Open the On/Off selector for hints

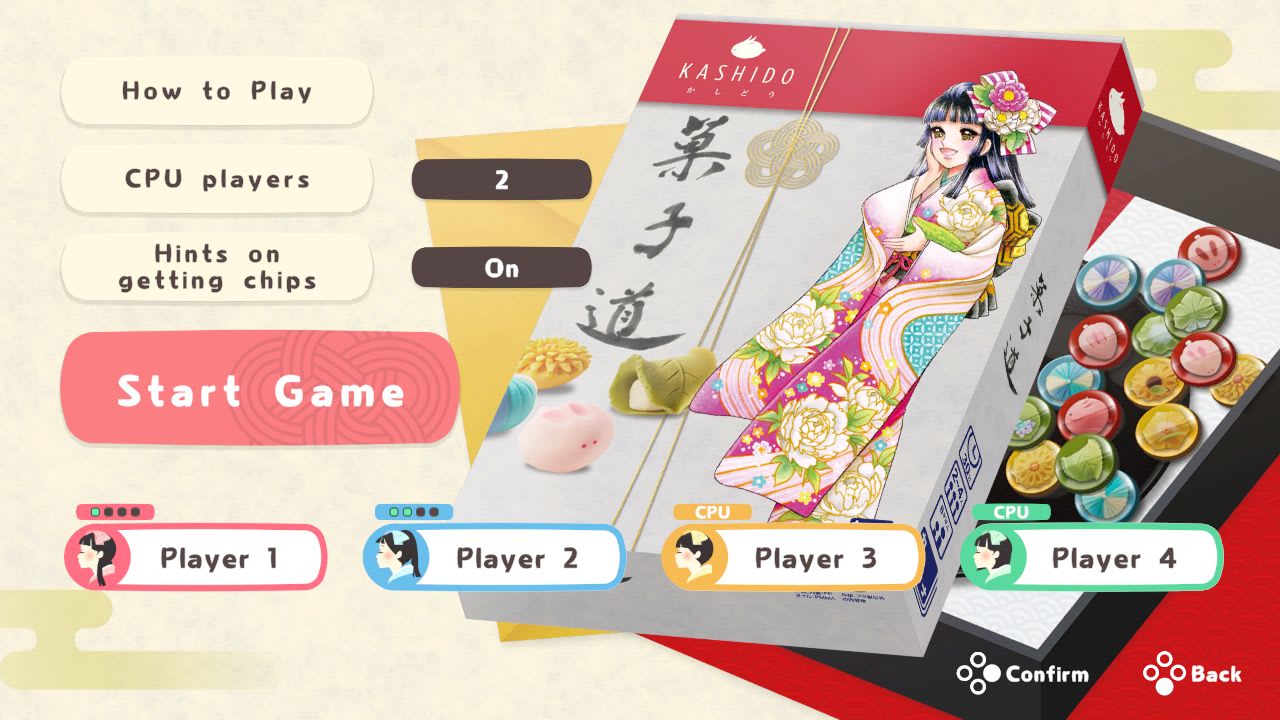click(501, 268)
